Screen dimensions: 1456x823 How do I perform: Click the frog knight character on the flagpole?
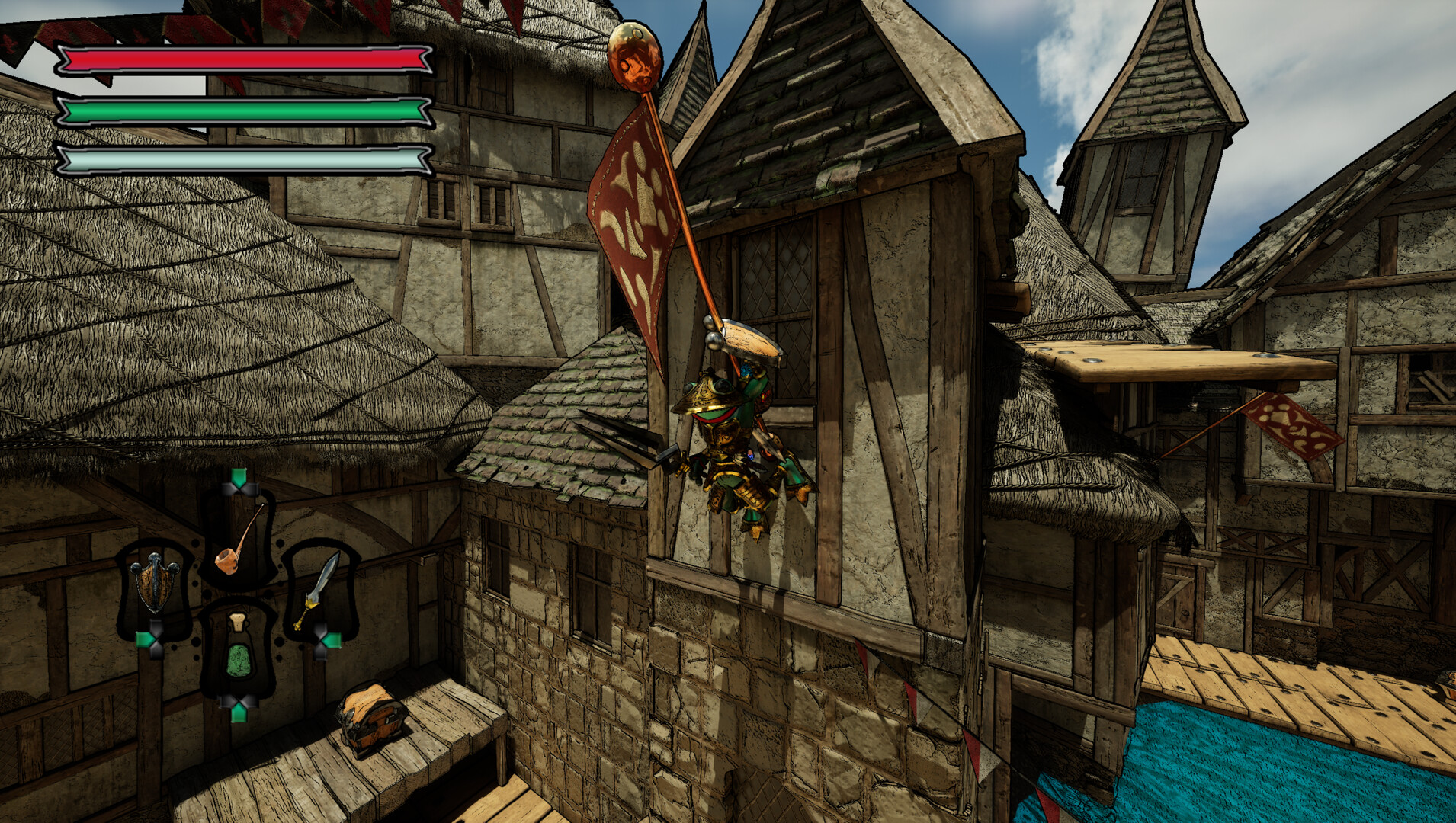tap(736, 434)
